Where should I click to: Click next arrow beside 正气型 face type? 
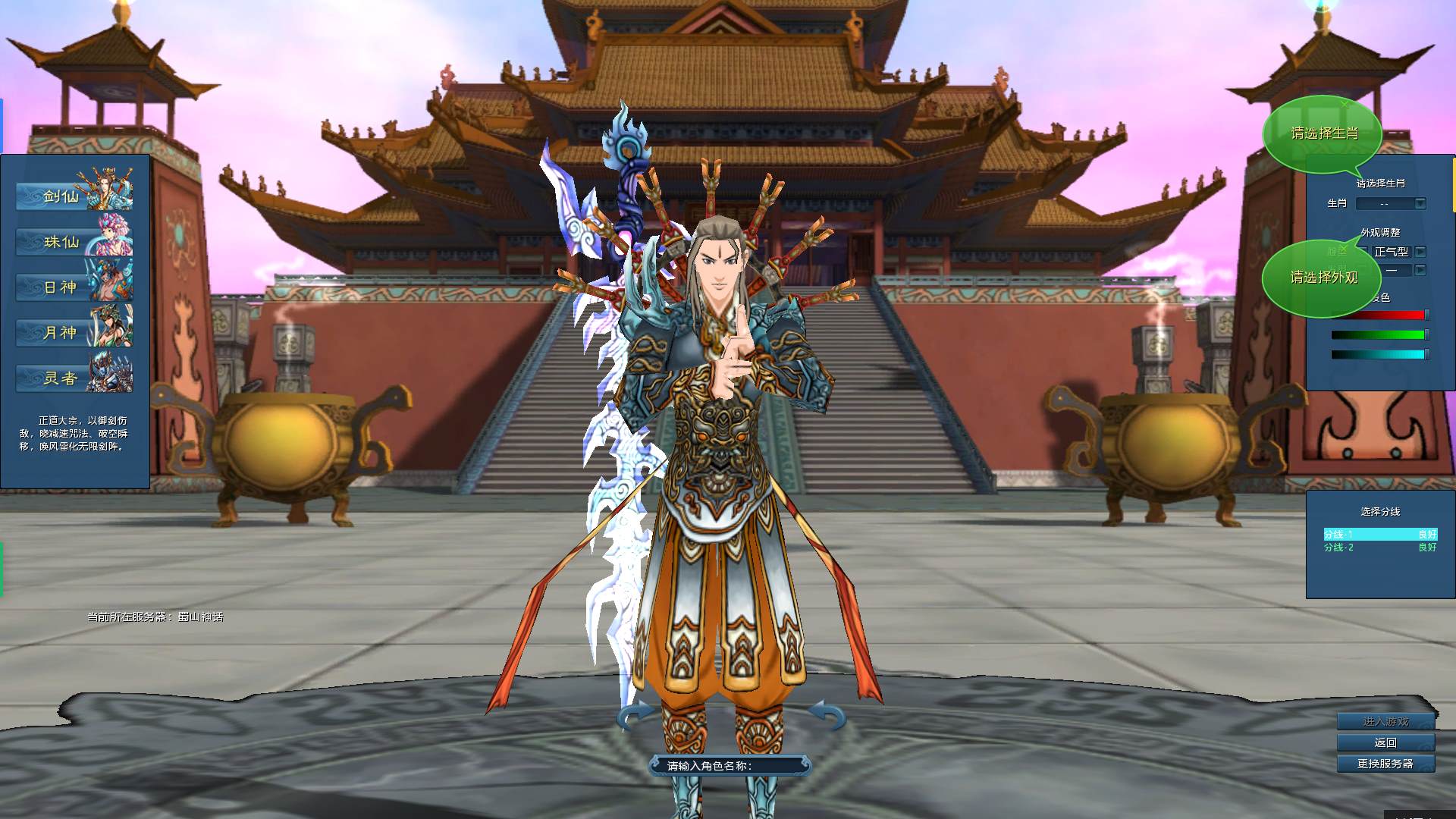point(1421,252)
